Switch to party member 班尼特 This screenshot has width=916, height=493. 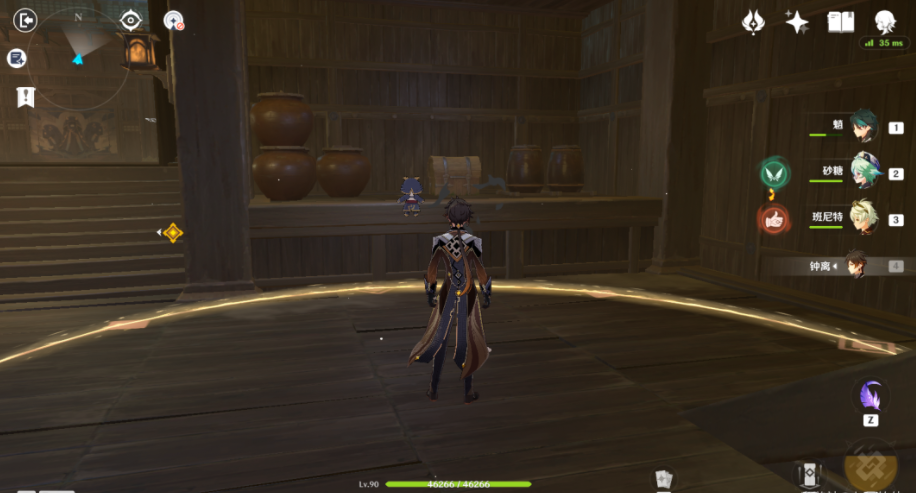862,219
